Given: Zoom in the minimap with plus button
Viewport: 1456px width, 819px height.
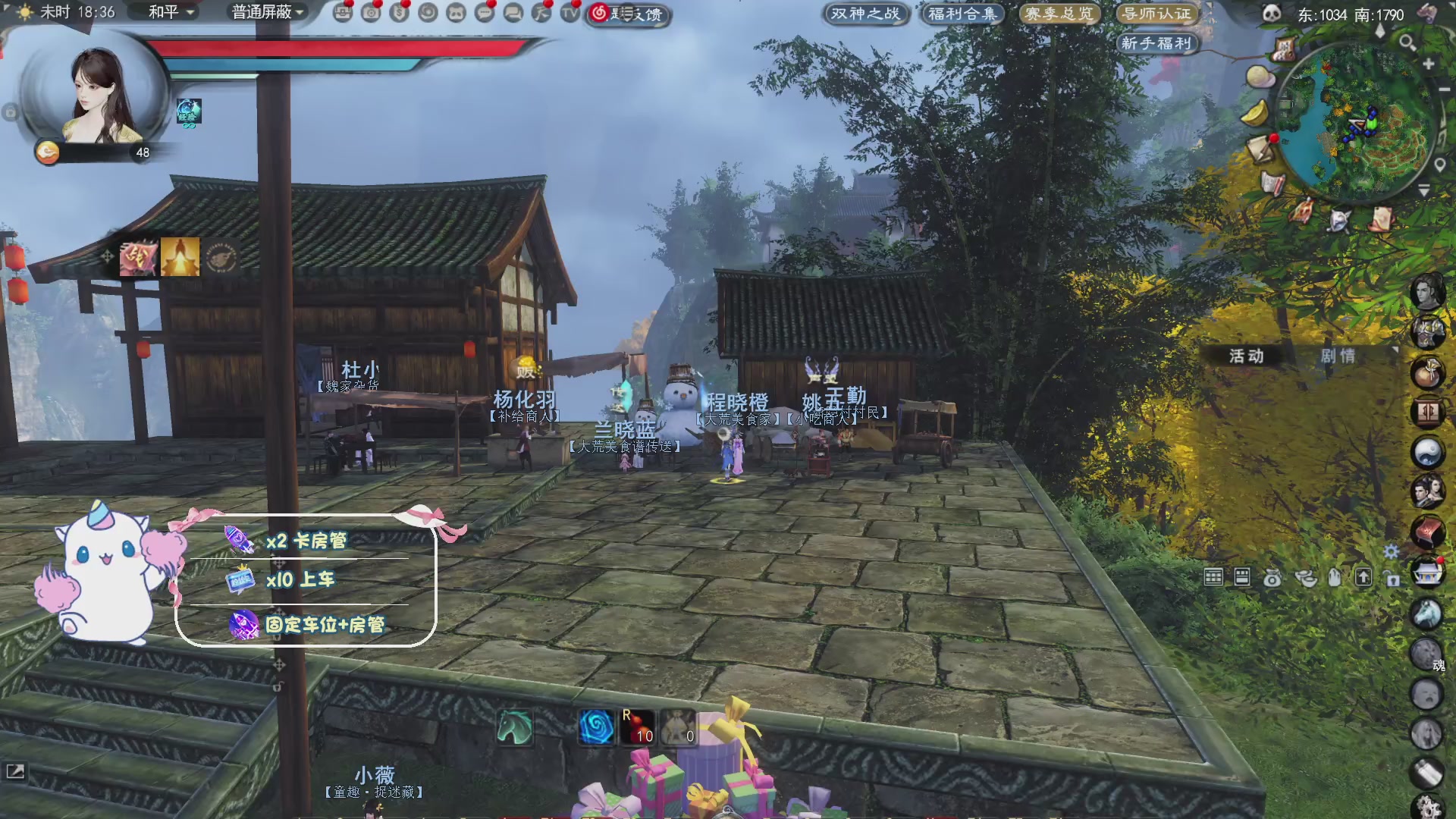Looking at the screenshot, I should pyautogui.click(x=1429, y=64).
